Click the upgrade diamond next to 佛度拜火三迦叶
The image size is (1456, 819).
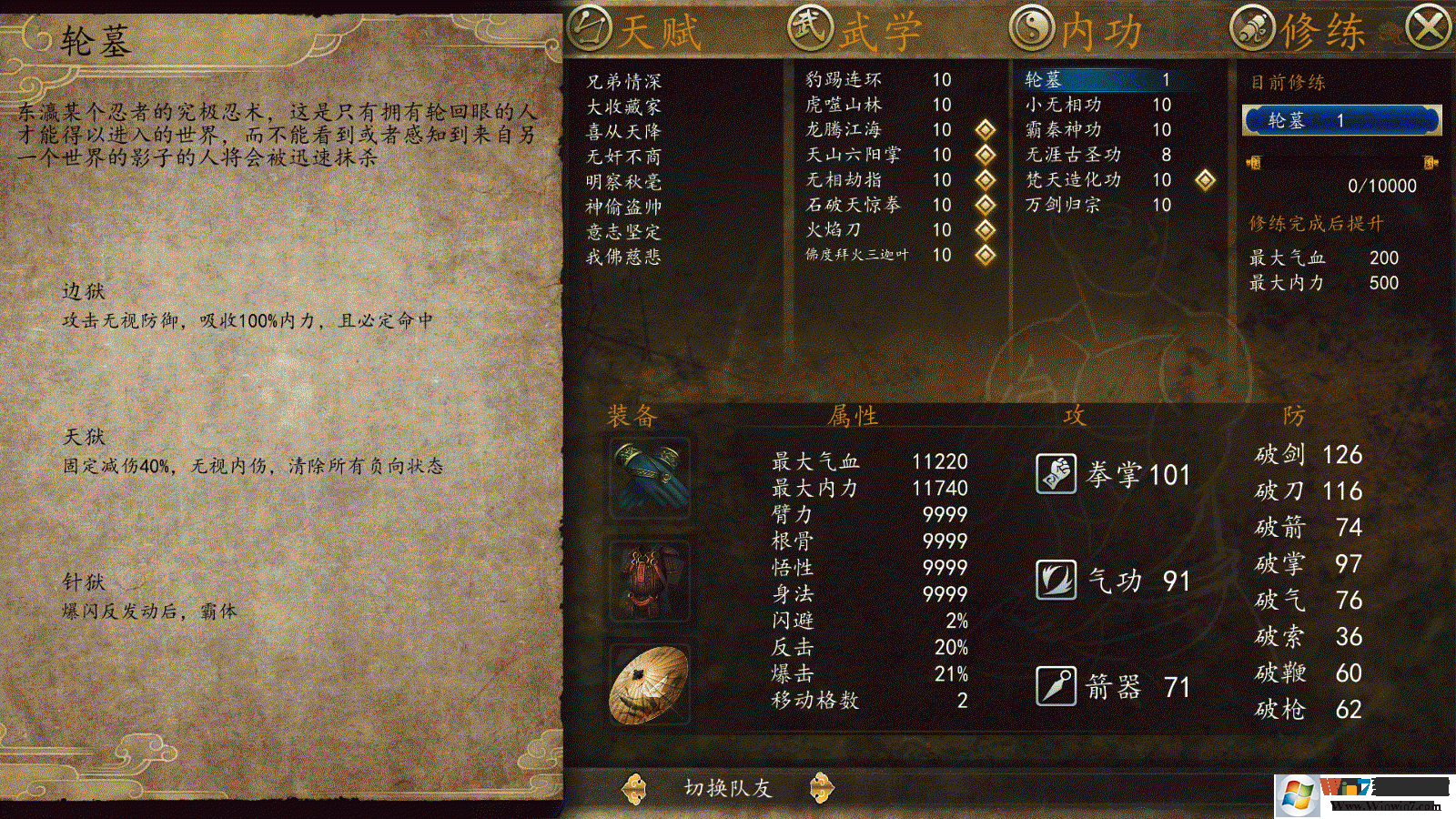(984, 256)
